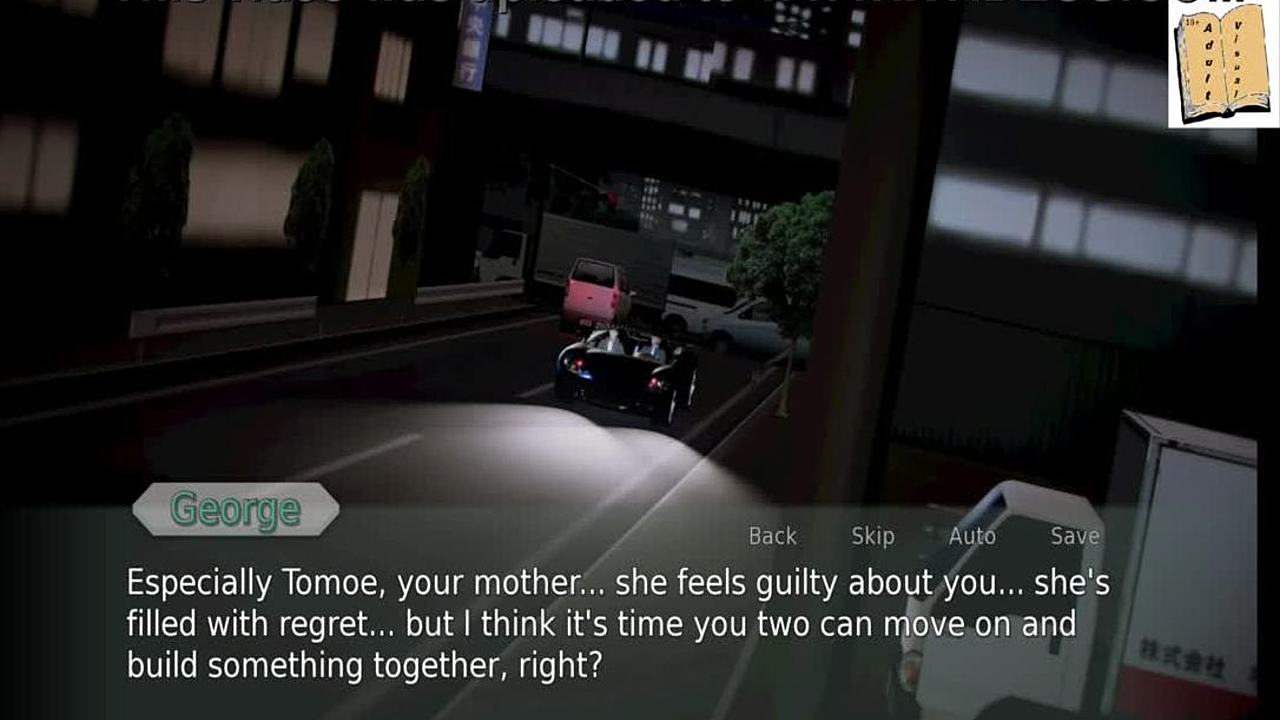The height and width of the screenshot is (720, 1280).
Task: Open the Save game menu
Action: [1075, 536]
